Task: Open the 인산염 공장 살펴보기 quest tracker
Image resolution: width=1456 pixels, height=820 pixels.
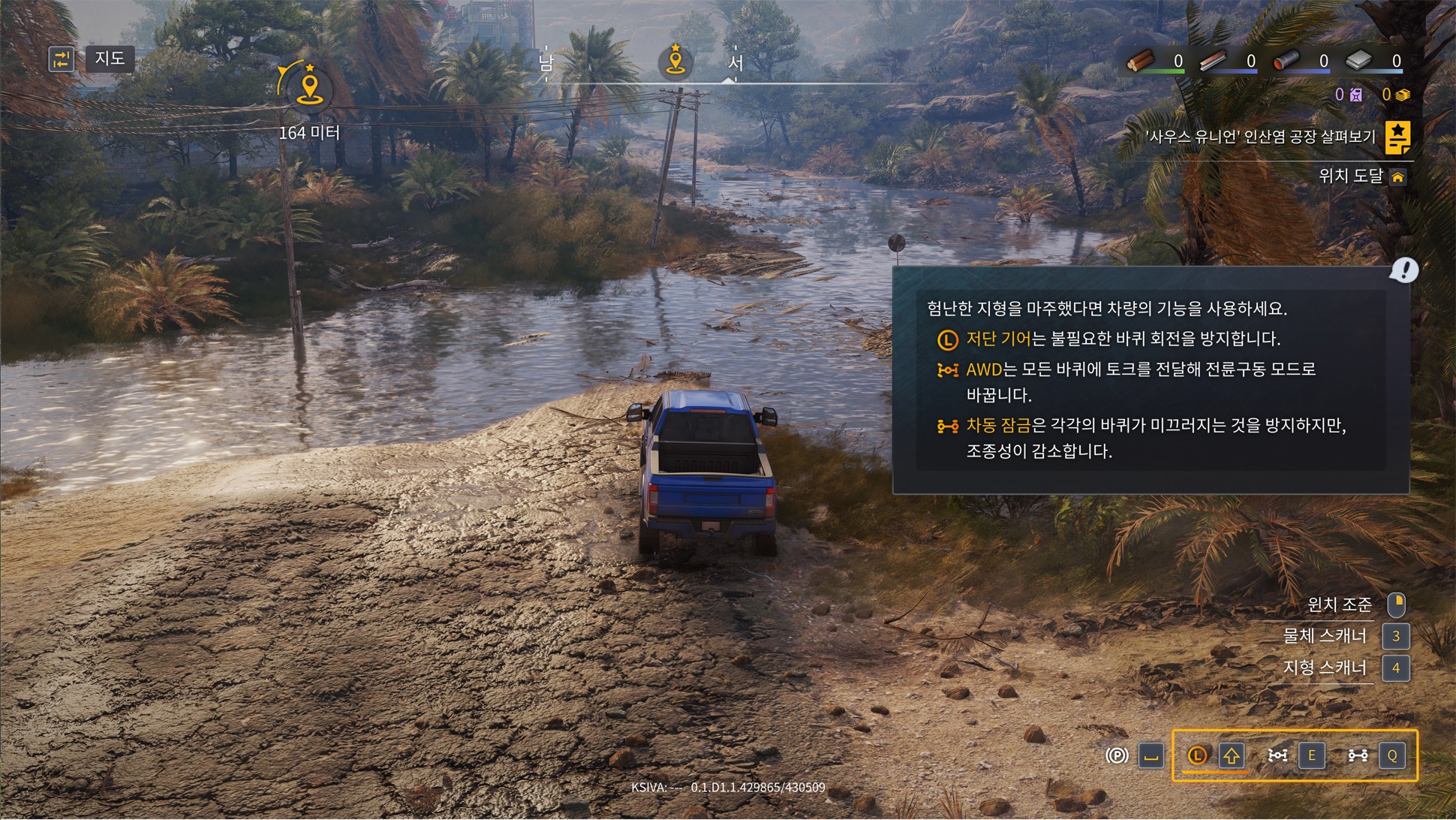Action: (1260, 137)
